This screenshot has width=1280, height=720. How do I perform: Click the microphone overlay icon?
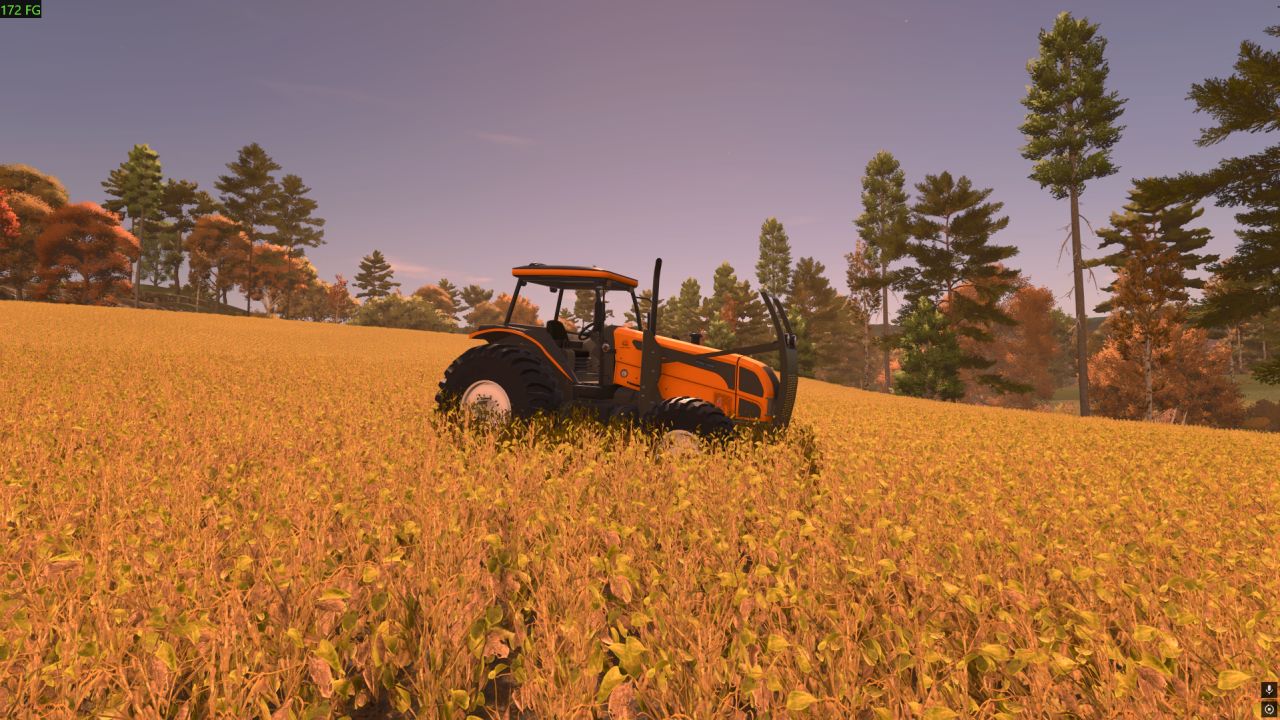[x=1269, y=690]
